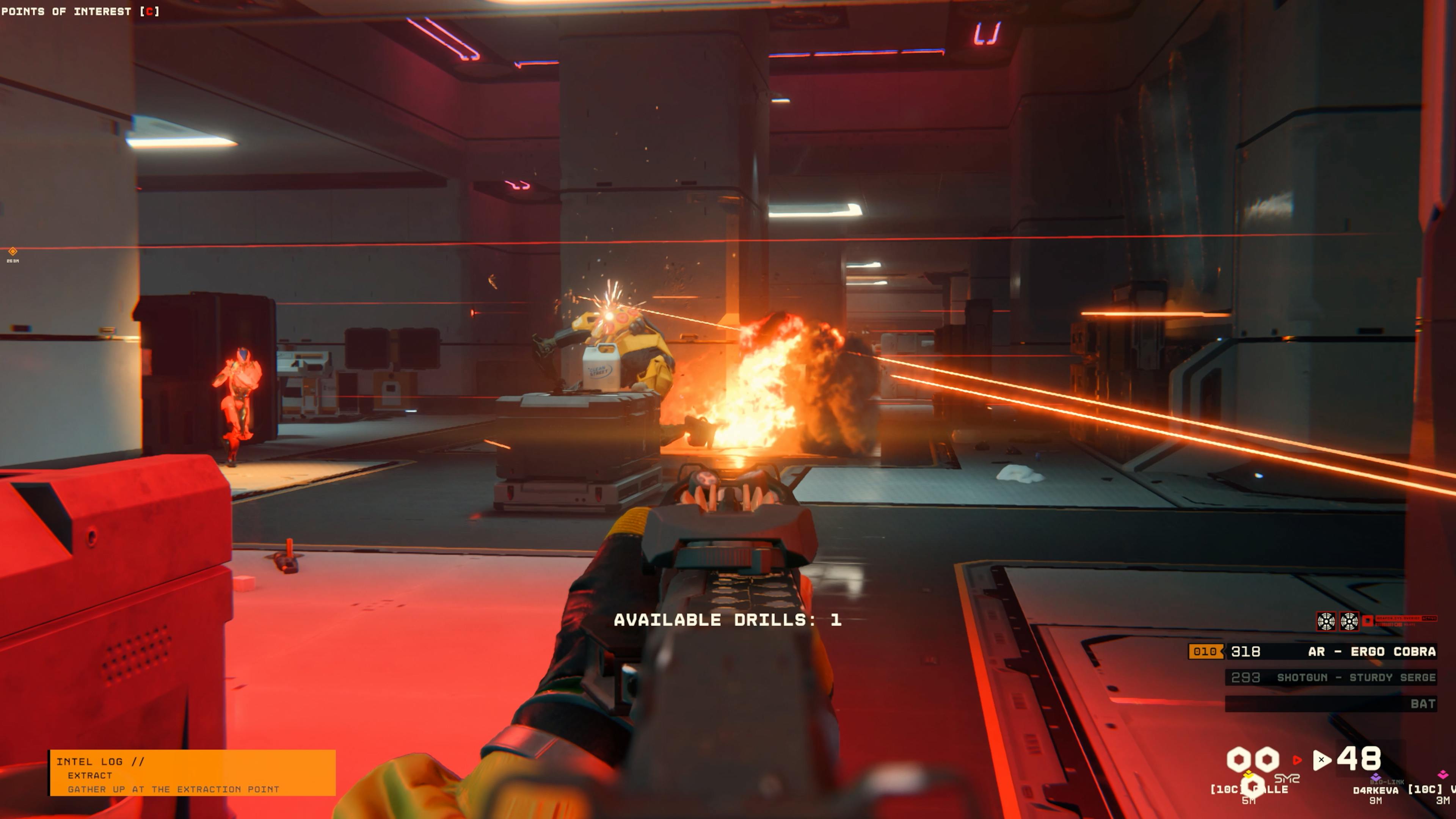Open the Points of Interest panel
Image resolution: width=1456 pixels, height=819 pixels.
click(80, 11)
